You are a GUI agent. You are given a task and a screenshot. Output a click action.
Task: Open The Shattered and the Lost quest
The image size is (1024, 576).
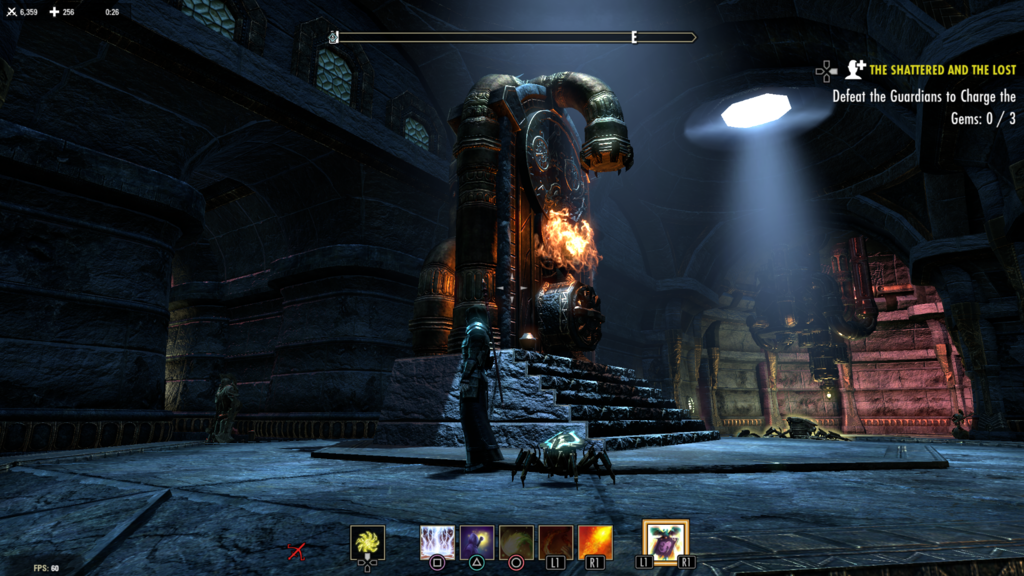[942, 70]
